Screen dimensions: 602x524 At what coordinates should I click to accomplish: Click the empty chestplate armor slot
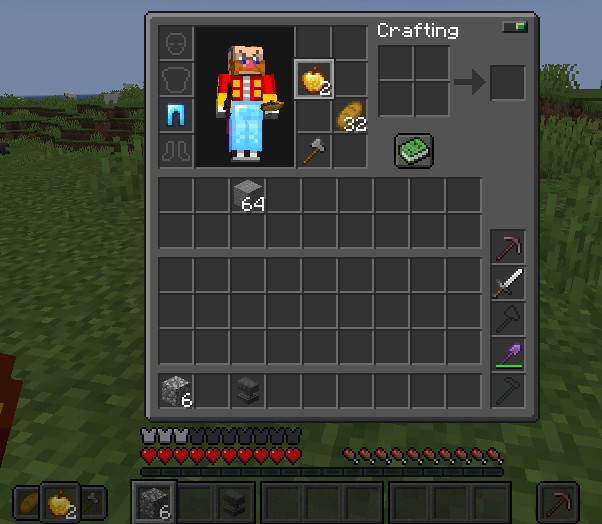(176, 80)
